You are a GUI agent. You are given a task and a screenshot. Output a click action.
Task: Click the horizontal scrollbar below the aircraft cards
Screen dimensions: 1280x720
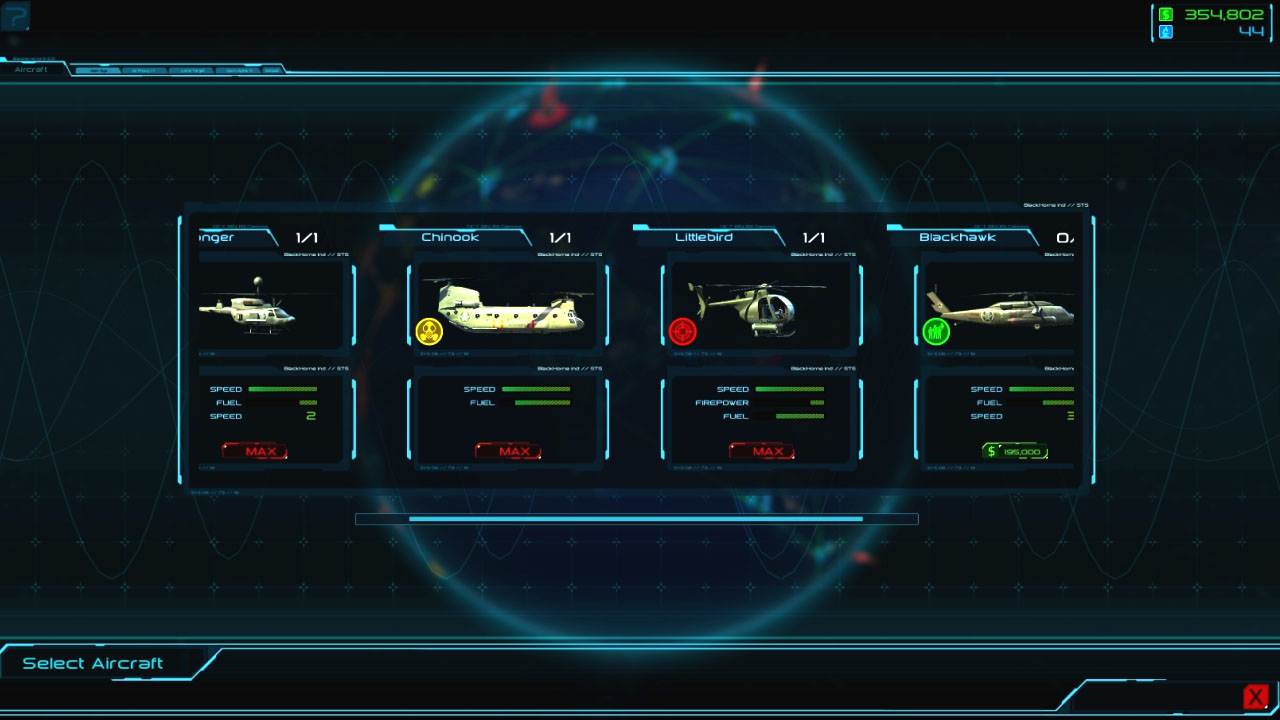pos(638,518)
